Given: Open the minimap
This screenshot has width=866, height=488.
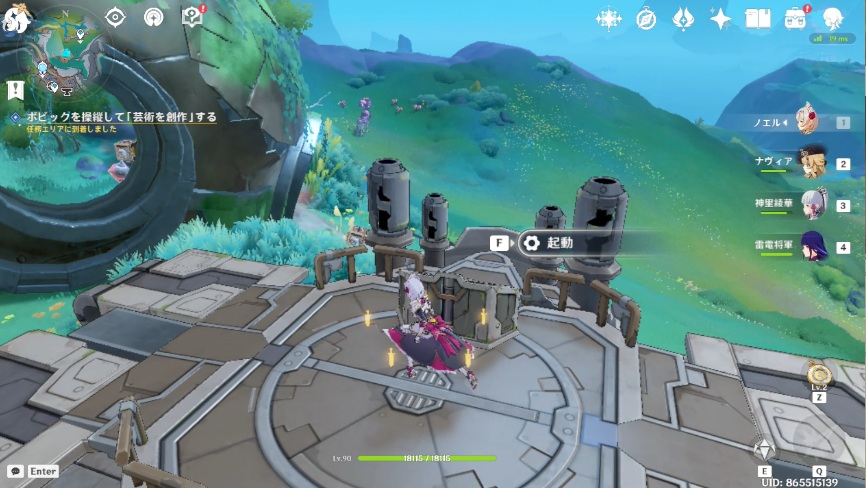Looking at the screenshot, I should point(67,49).
